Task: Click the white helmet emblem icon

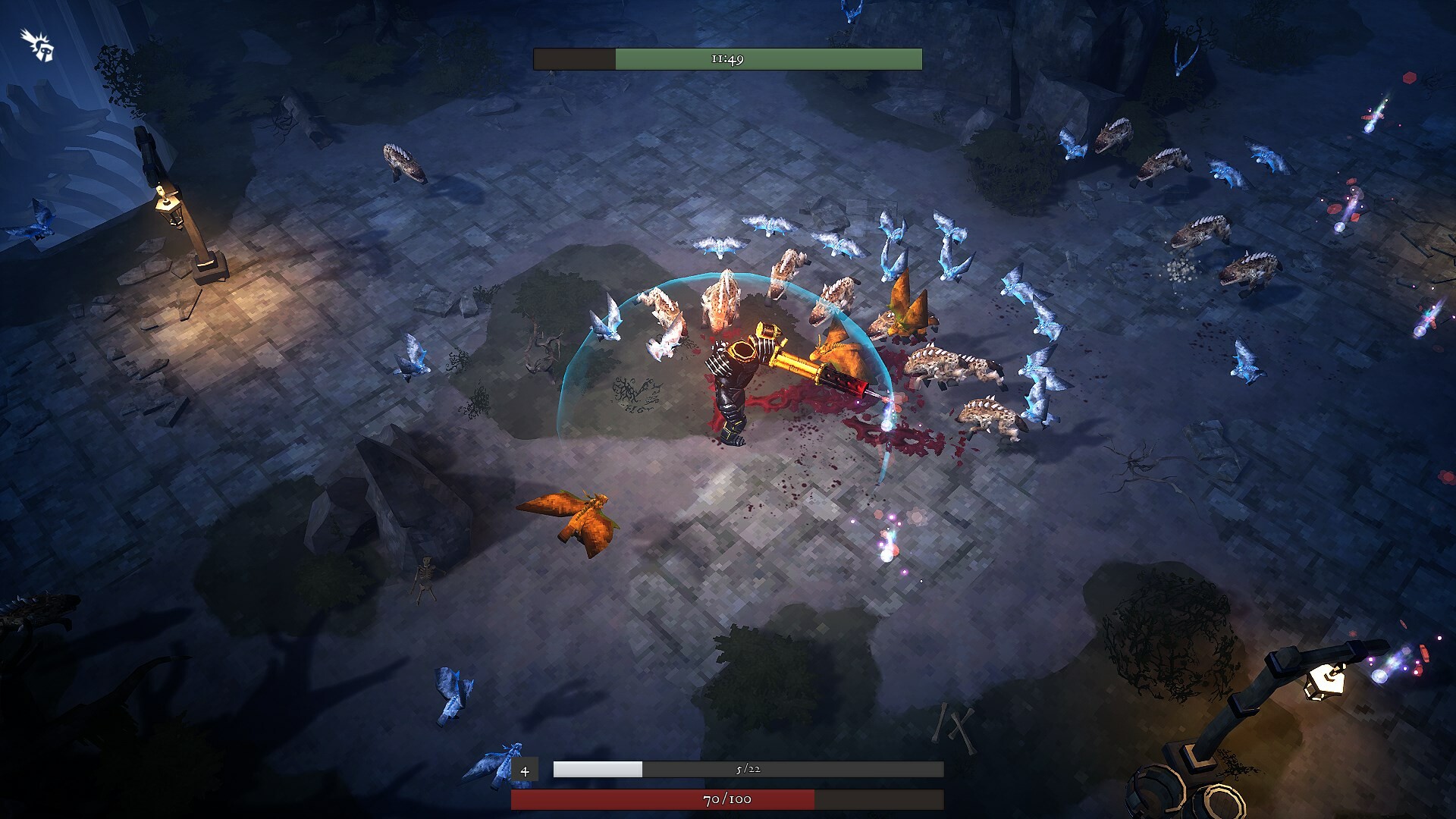Action: click(36, 43)
